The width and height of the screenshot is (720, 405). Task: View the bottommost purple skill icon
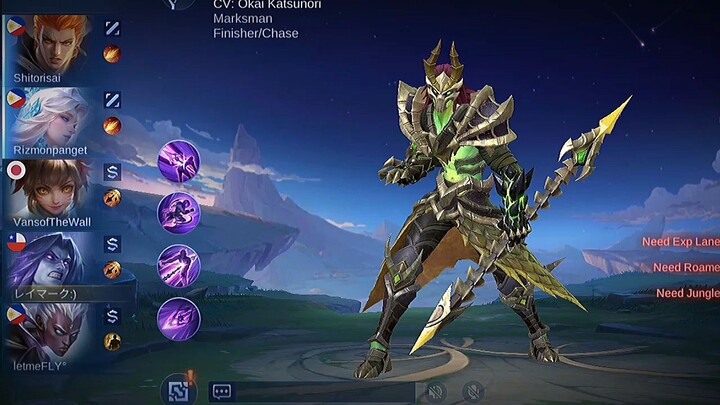[x=179, y=319]
